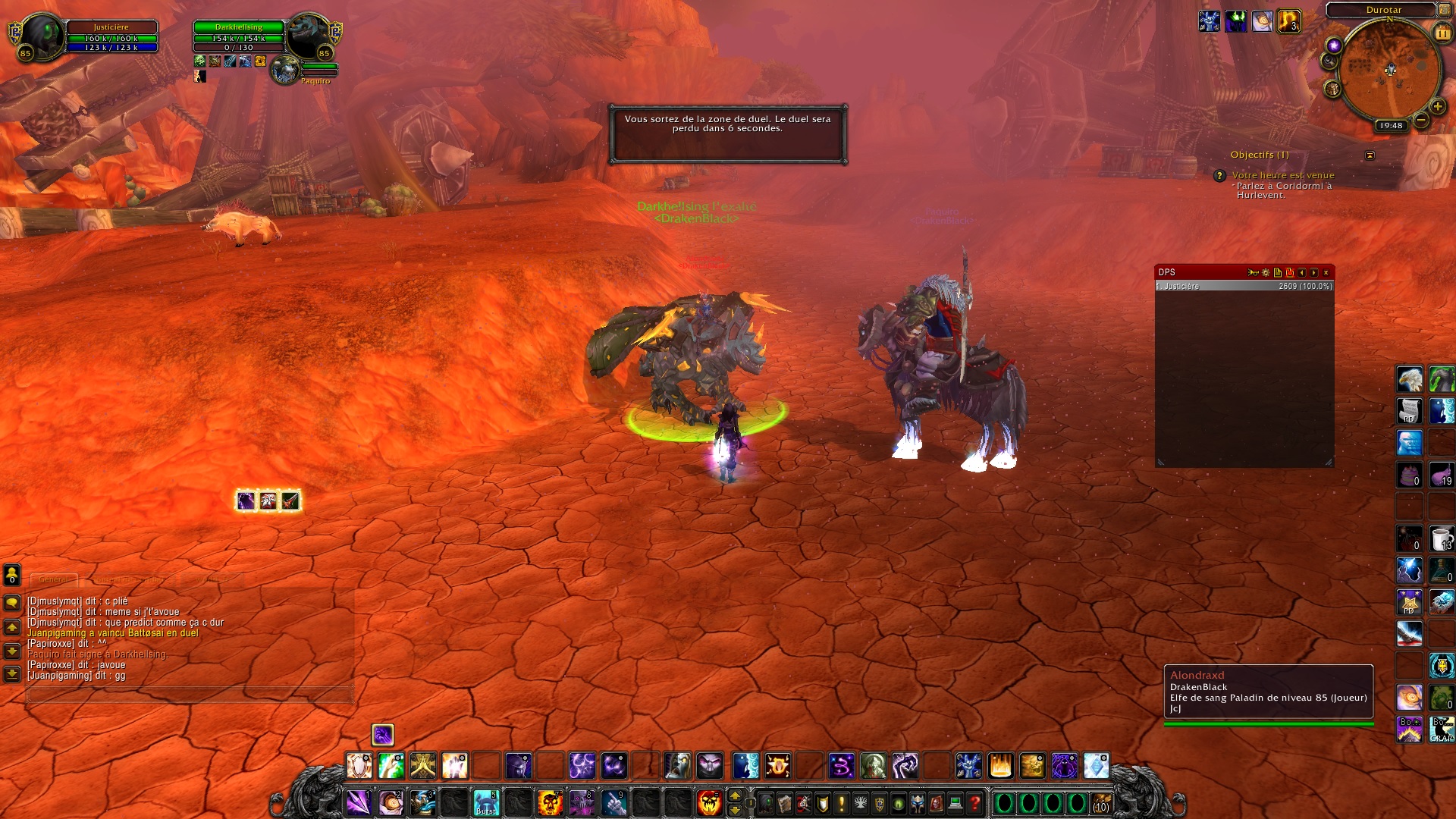
Task: Switch to the Général chat tab
Action: [53, 579]
